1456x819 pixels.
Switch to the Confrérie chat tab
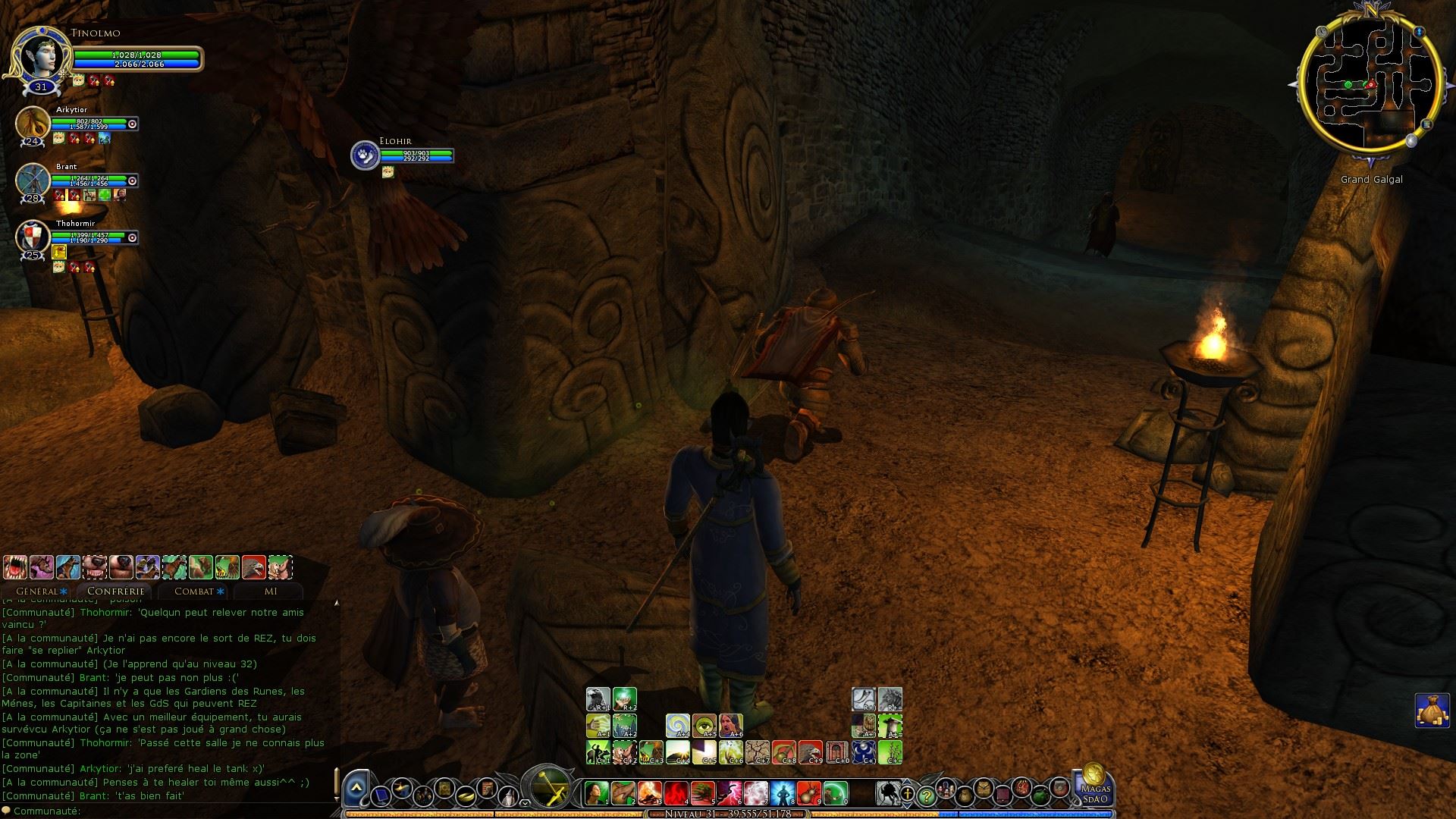(x=115, y=591)
